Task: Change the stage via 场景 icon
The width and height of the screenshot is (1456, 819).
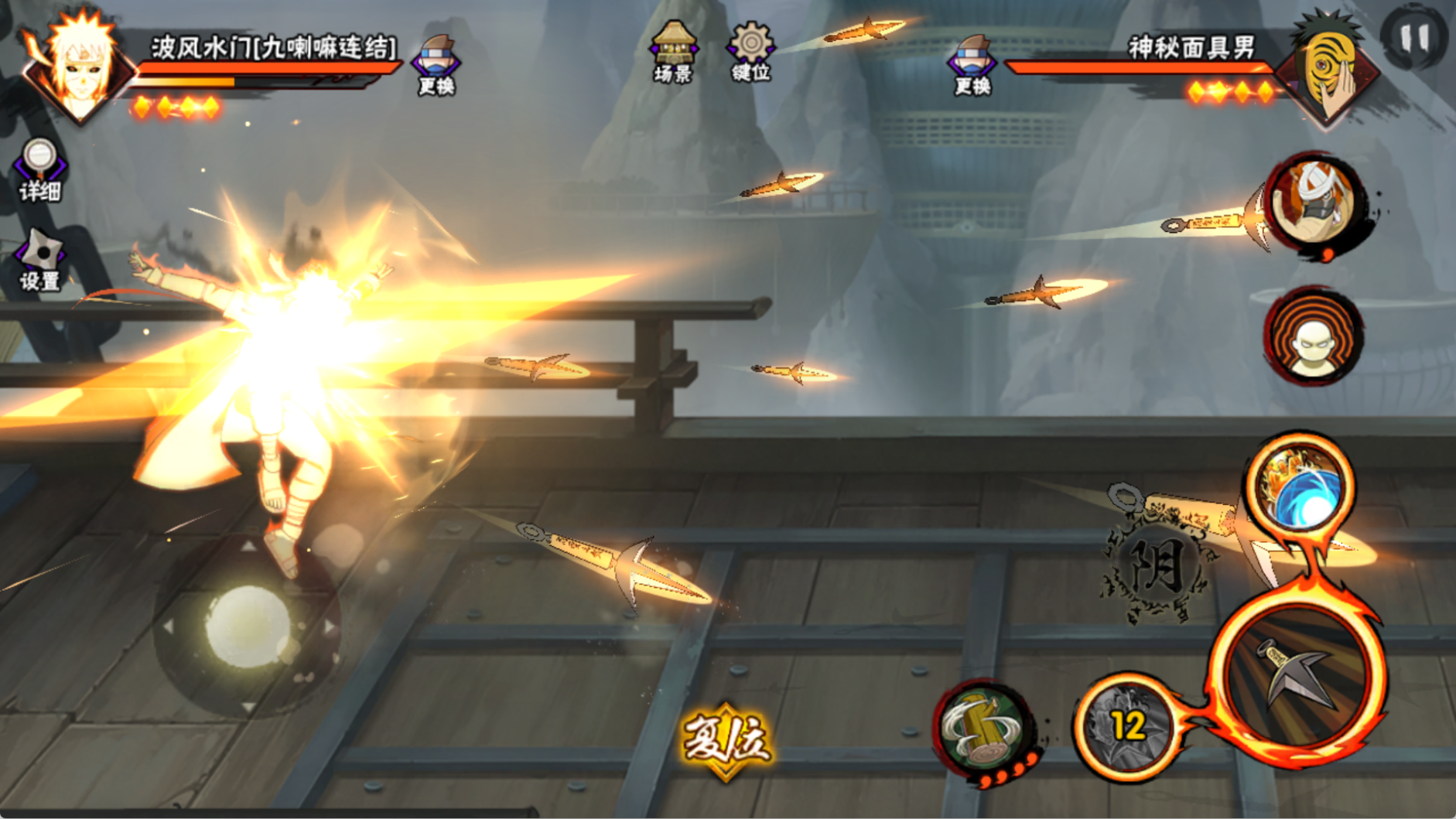Action: [673, 53]
